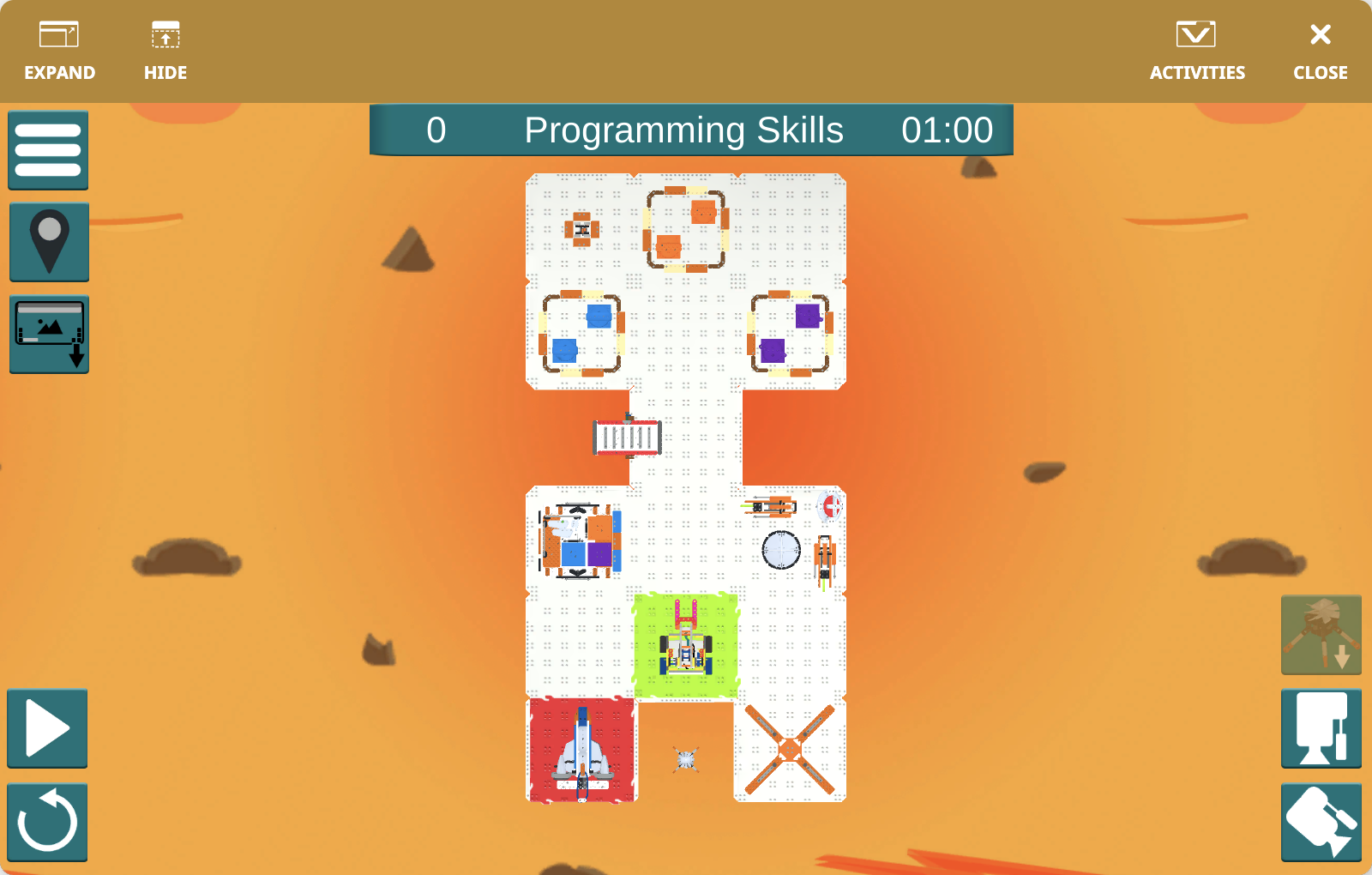This screenshot has height=875, width=1372.
Task: Click the 01:00 countdown timer
Action: (x=948, y=130)
